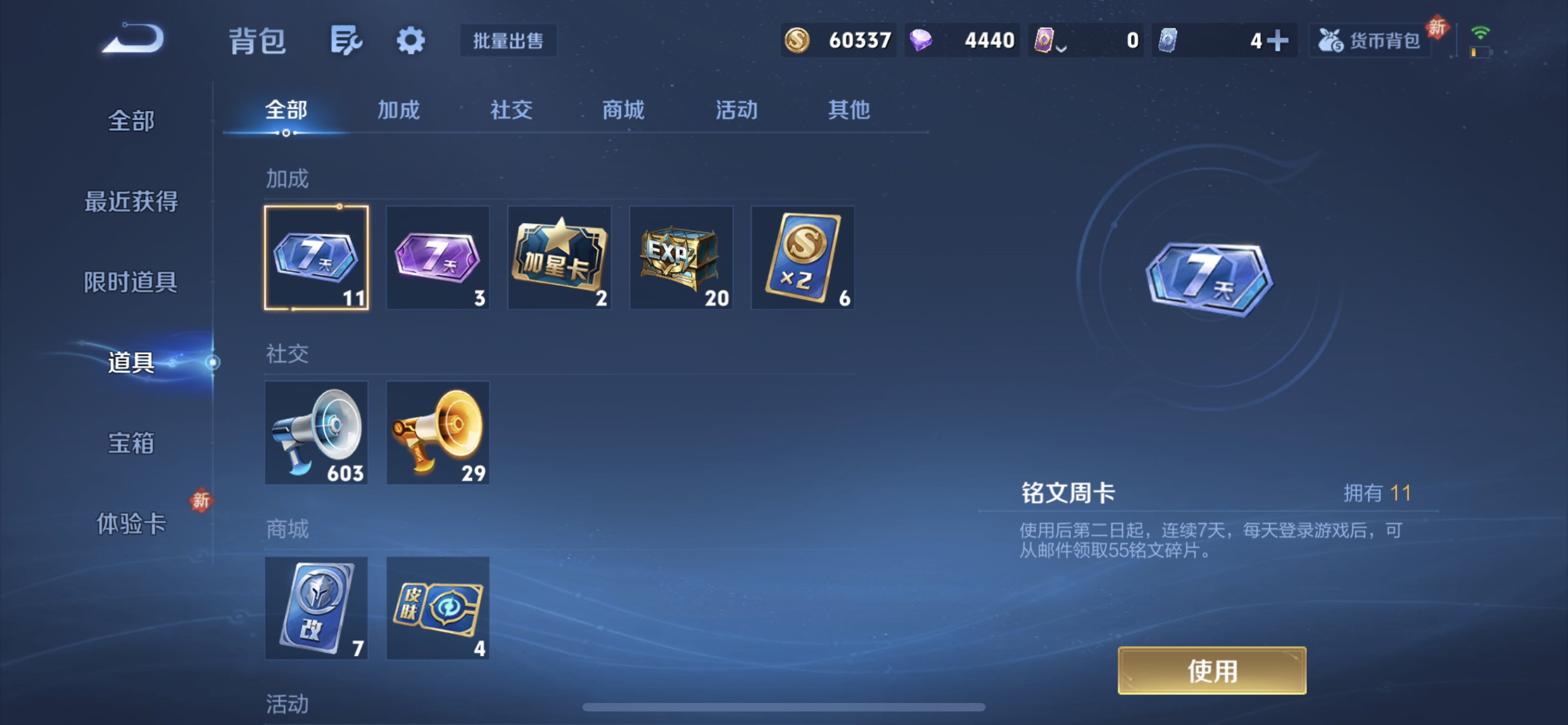Click the 批量出售 bulk sell button
The width and height of the screenshot is (1568, 725).
click(x=508, y=41)
